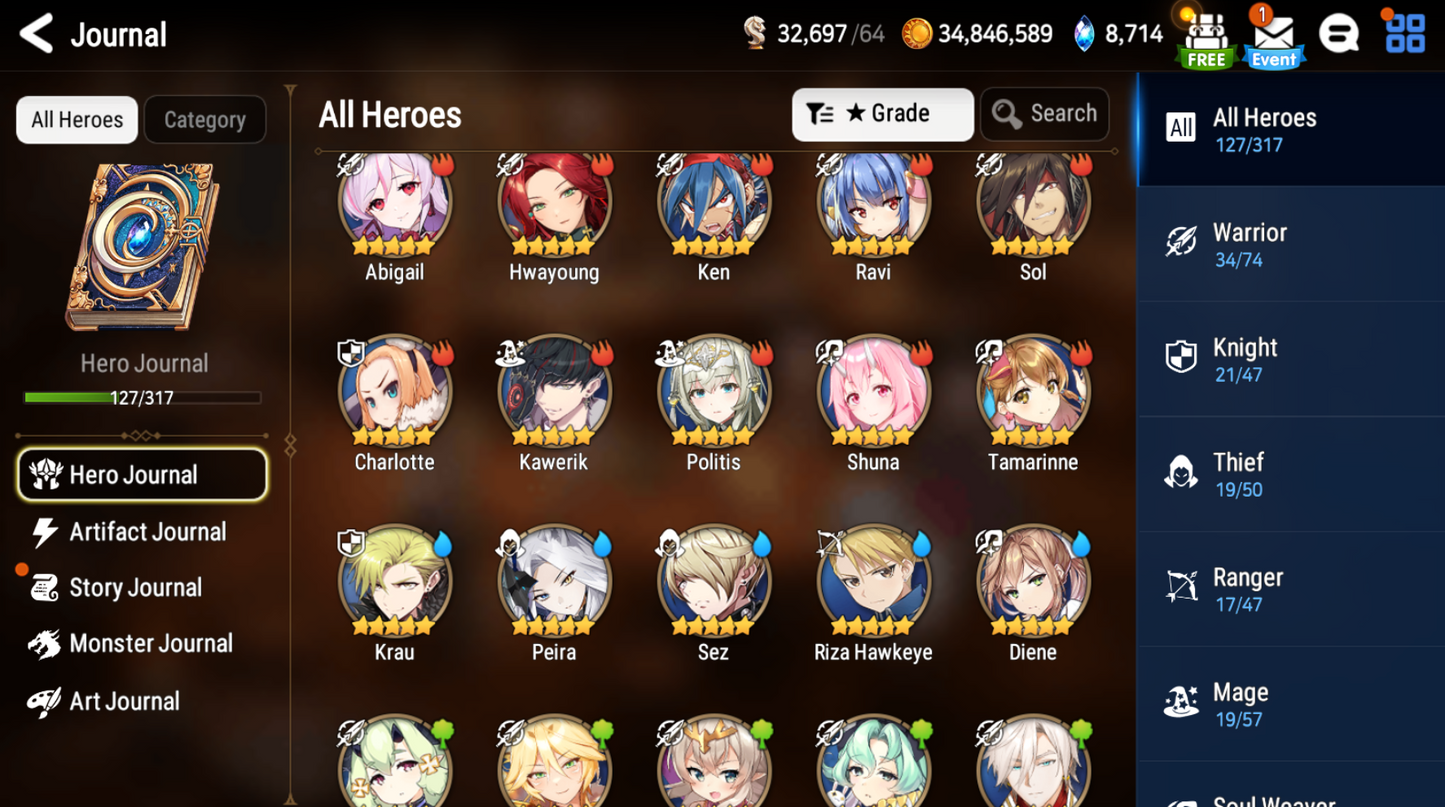Select the All Heroes filter tab
This screenshot has height=807, width=1445.
pyautogui.click(x=76, y=119)
